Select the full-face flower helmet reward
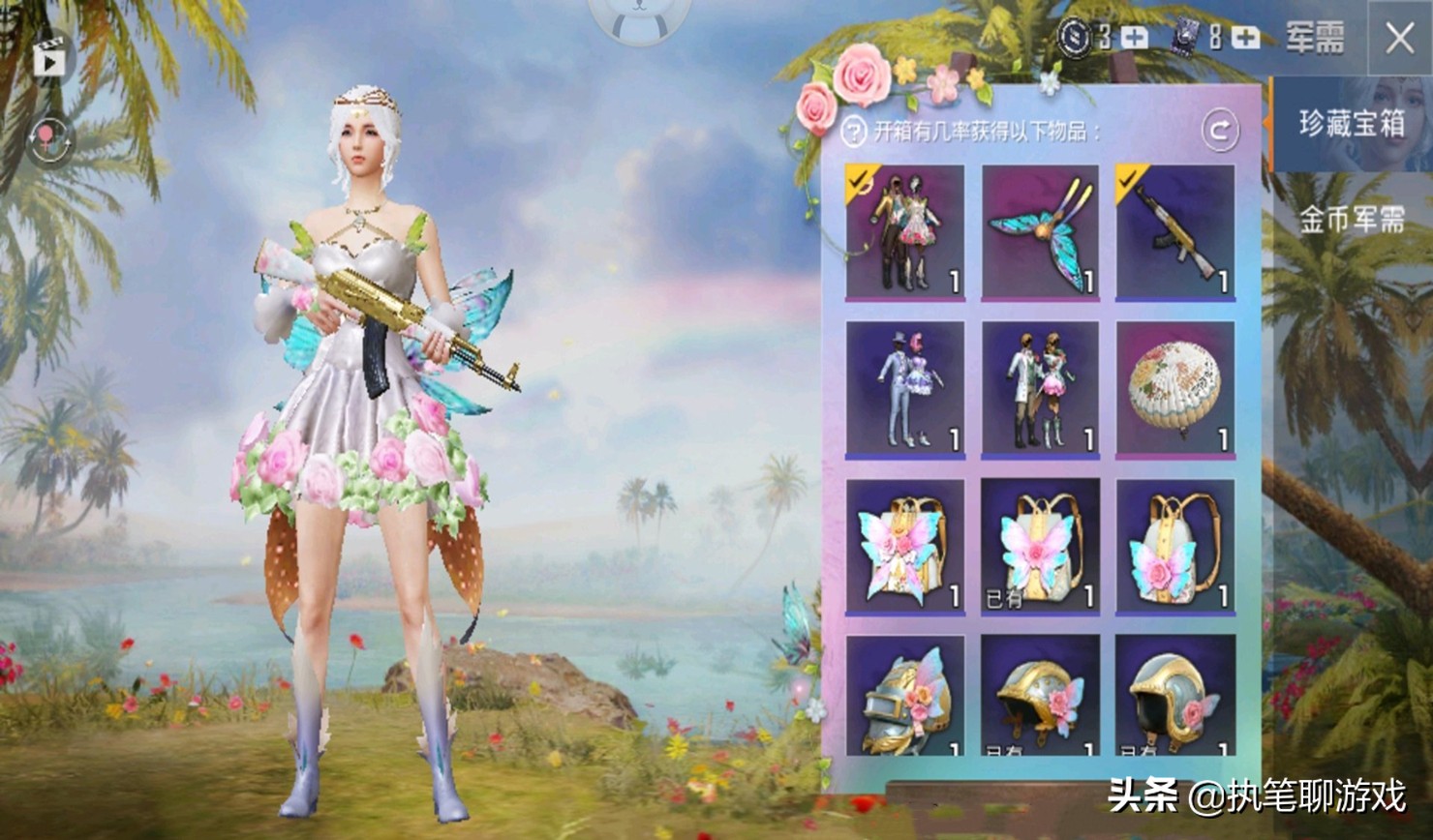Viewport: 1433px width, 840px height. click(905, 697)
